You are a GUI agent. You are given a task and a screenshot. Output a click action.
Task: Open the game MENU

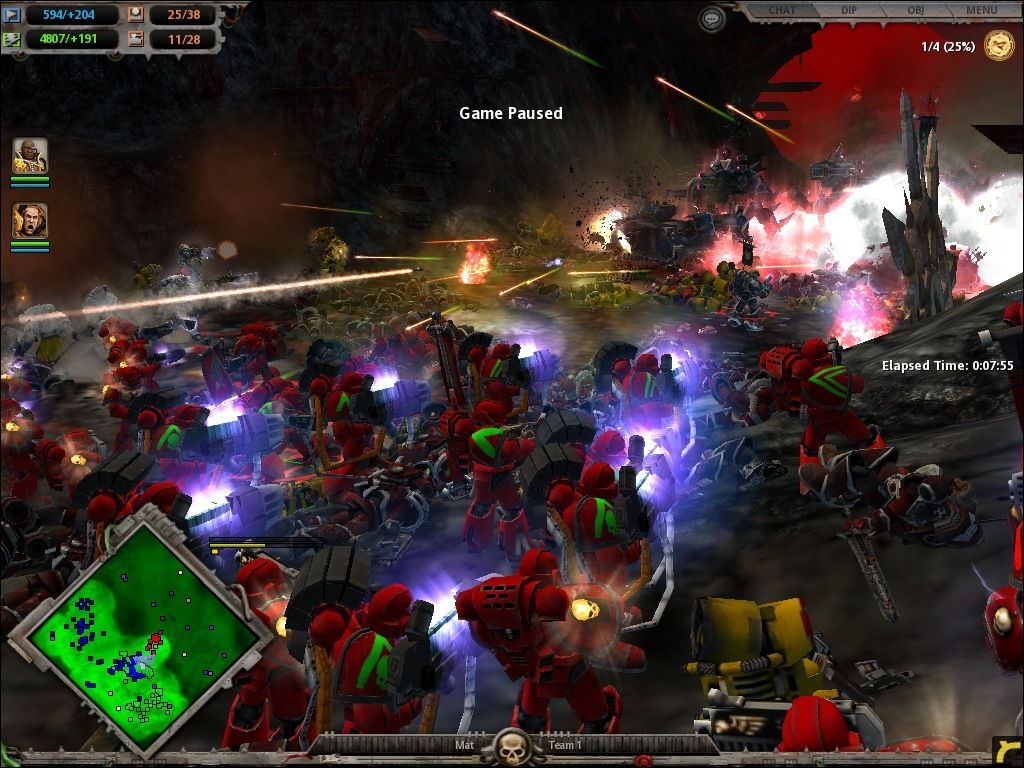(980, 10)
